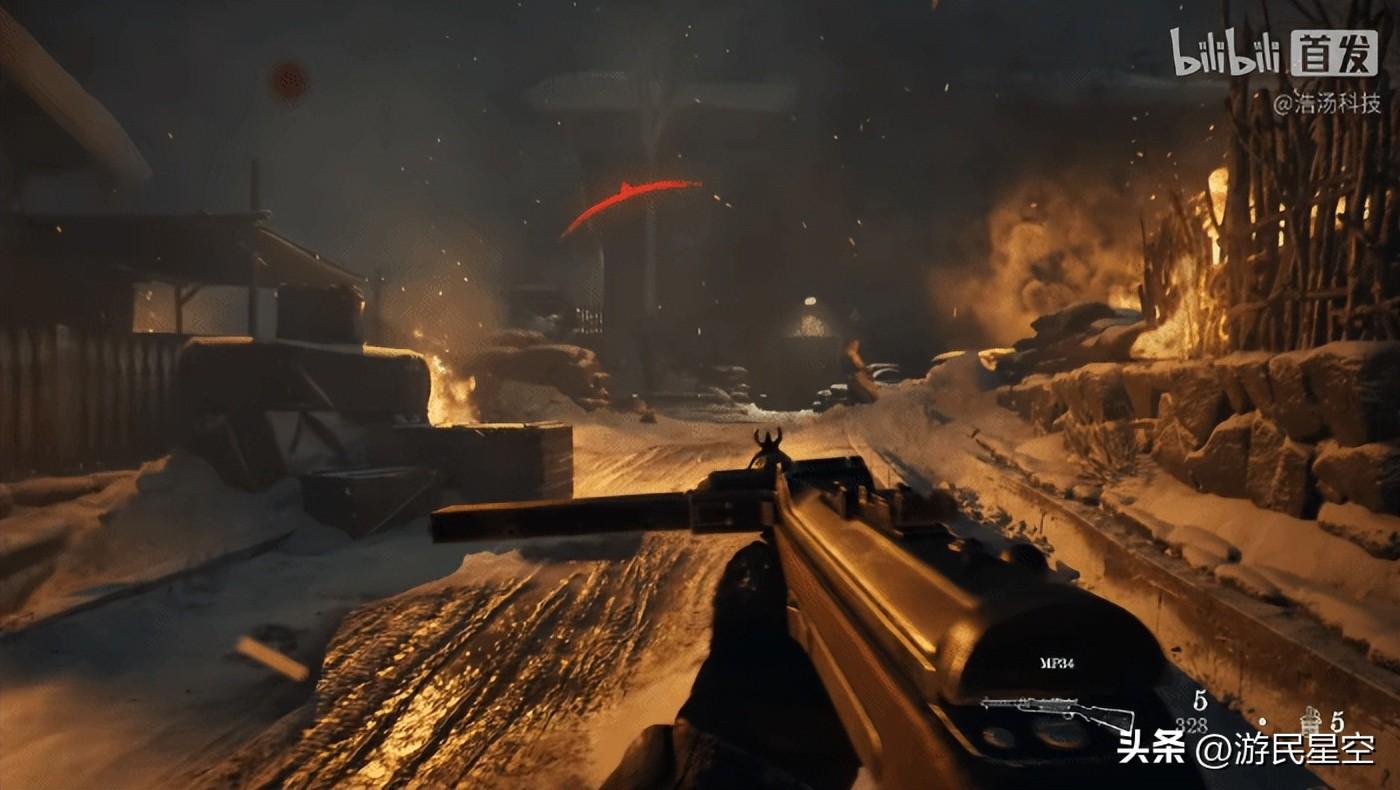Click the grenade icon in the HUD
Image resolution: width=1400 pixels, height=790 pixels.
[1310, 719]
